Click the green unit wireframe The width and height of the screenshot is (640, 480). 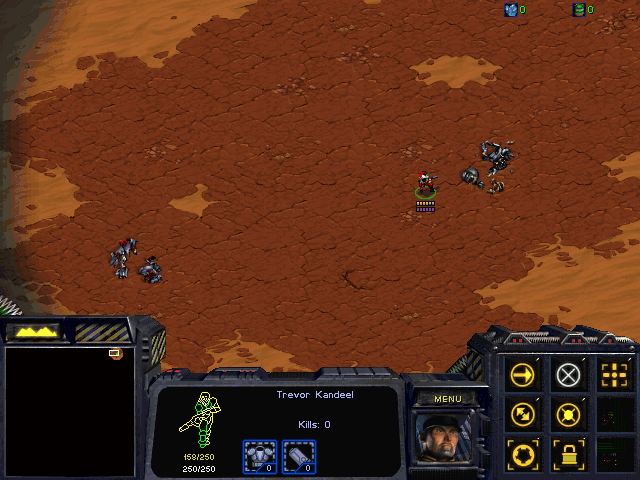(x=203, y=418)
